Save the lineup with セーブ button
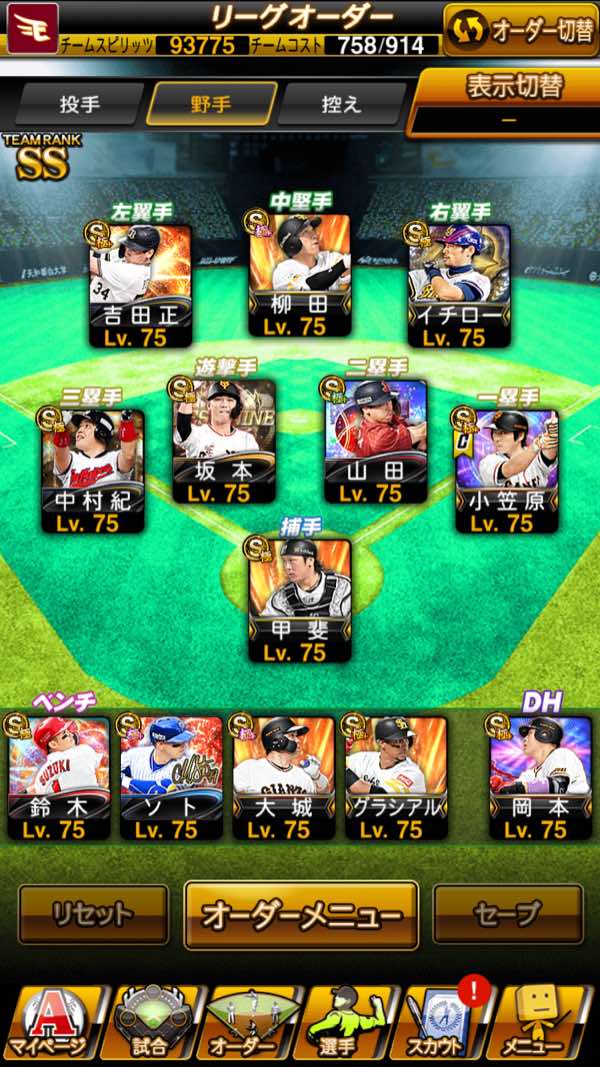The width and height of the screenshot is (600, 1067). click(508, 914)
